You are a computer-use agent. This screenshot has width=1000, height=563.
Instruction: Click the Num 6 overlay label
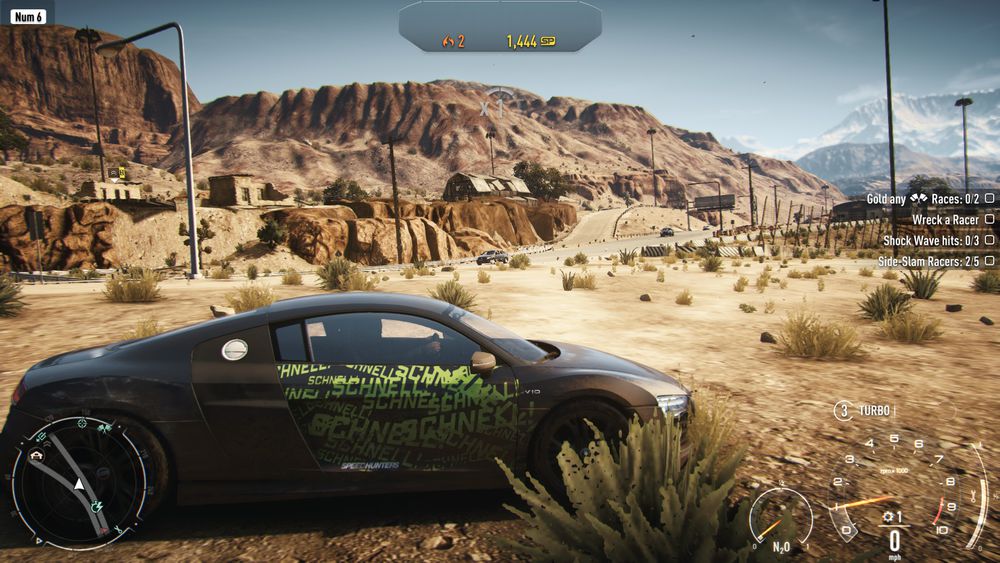click(28, 16)
